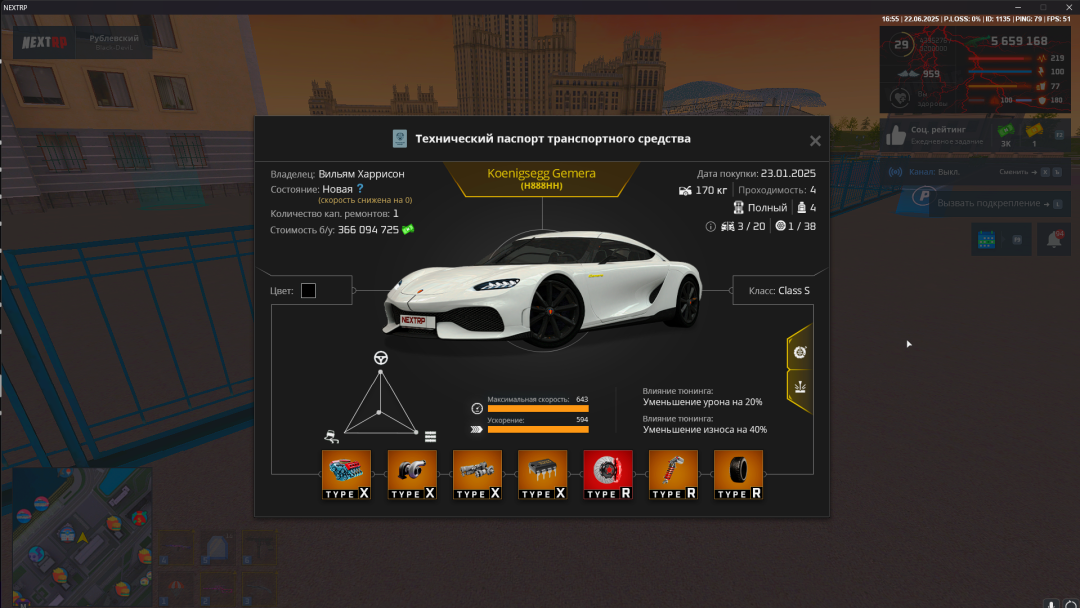Choose the tire Type R part

pos(738,474)
